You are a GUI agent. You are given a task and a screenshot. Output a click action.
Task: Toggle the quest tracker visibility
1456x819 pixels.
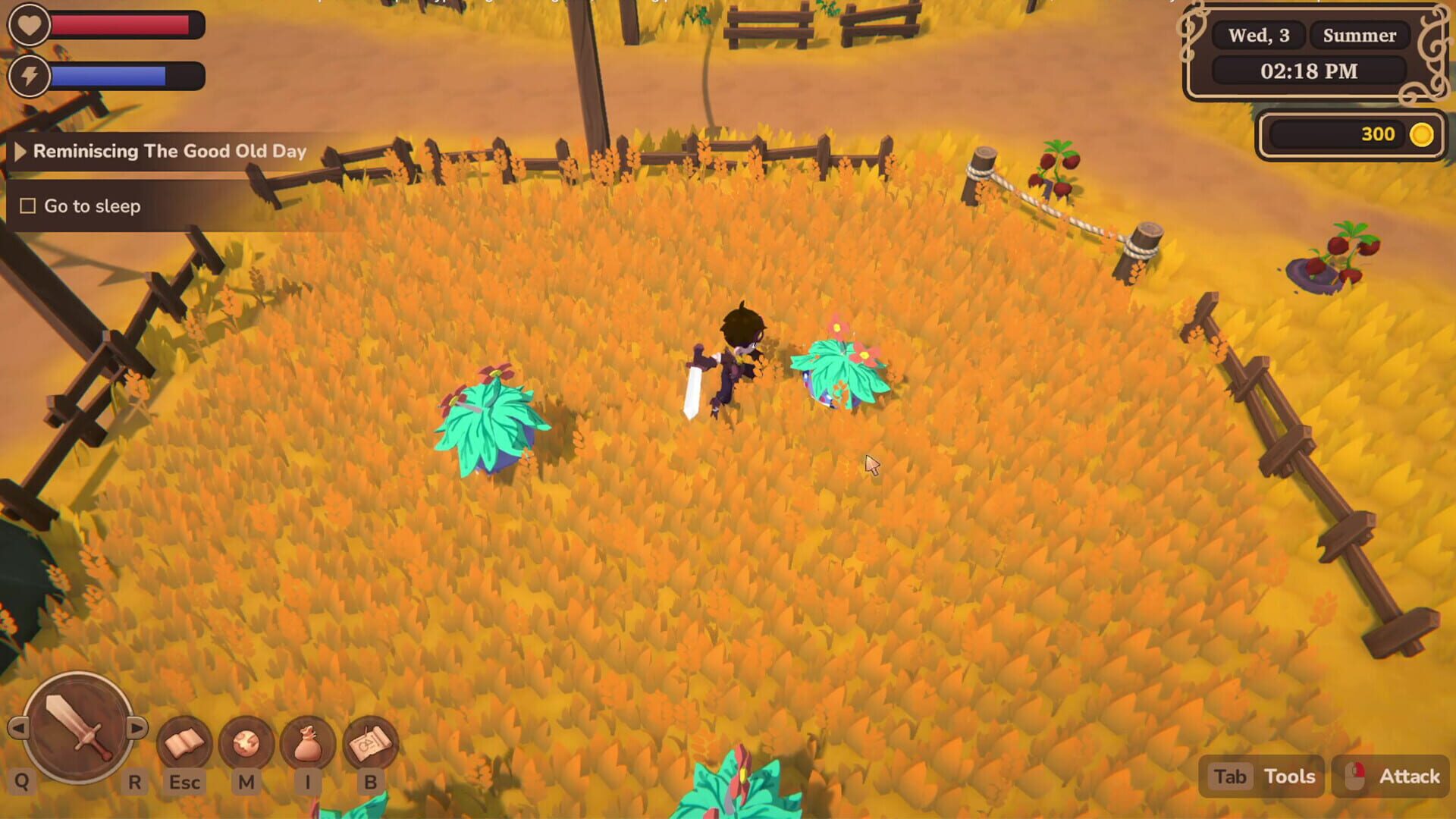pyautogui.click(x=19, y=151)
